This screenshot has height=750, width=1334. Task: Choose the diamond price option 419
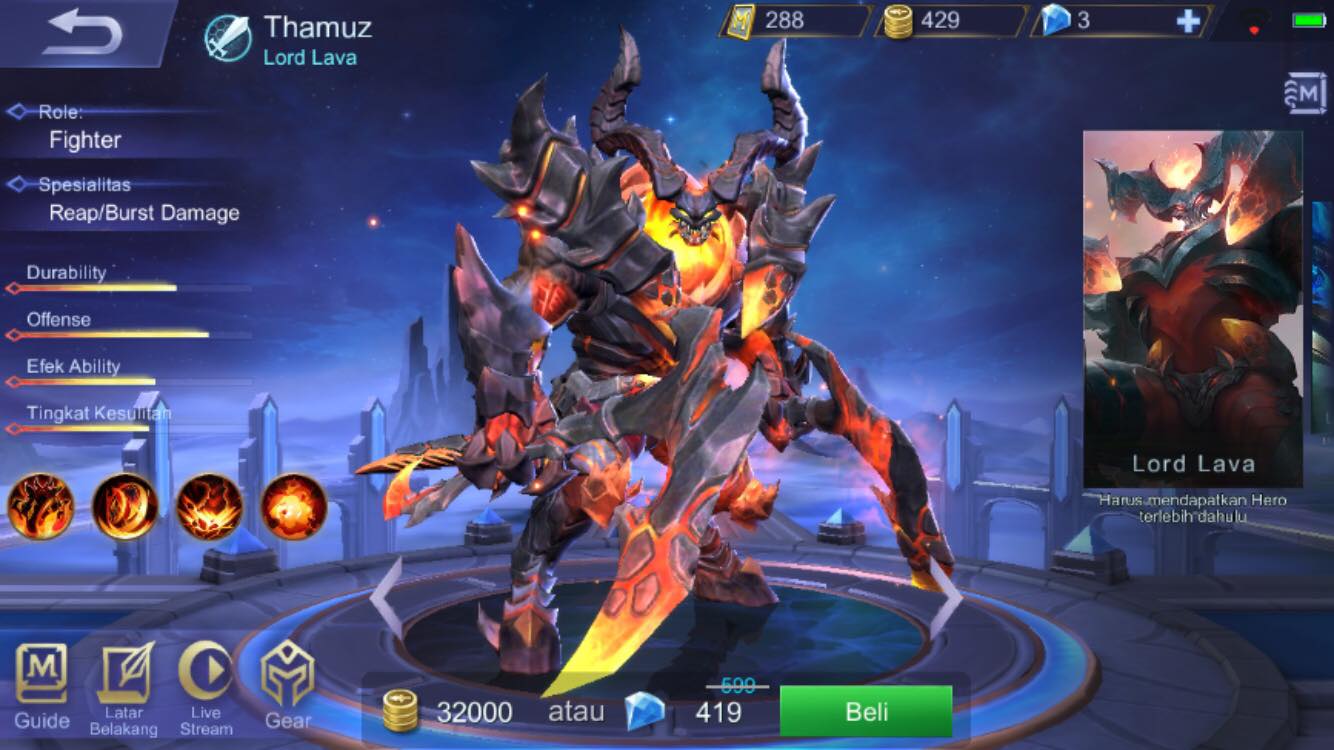(700, 712)
